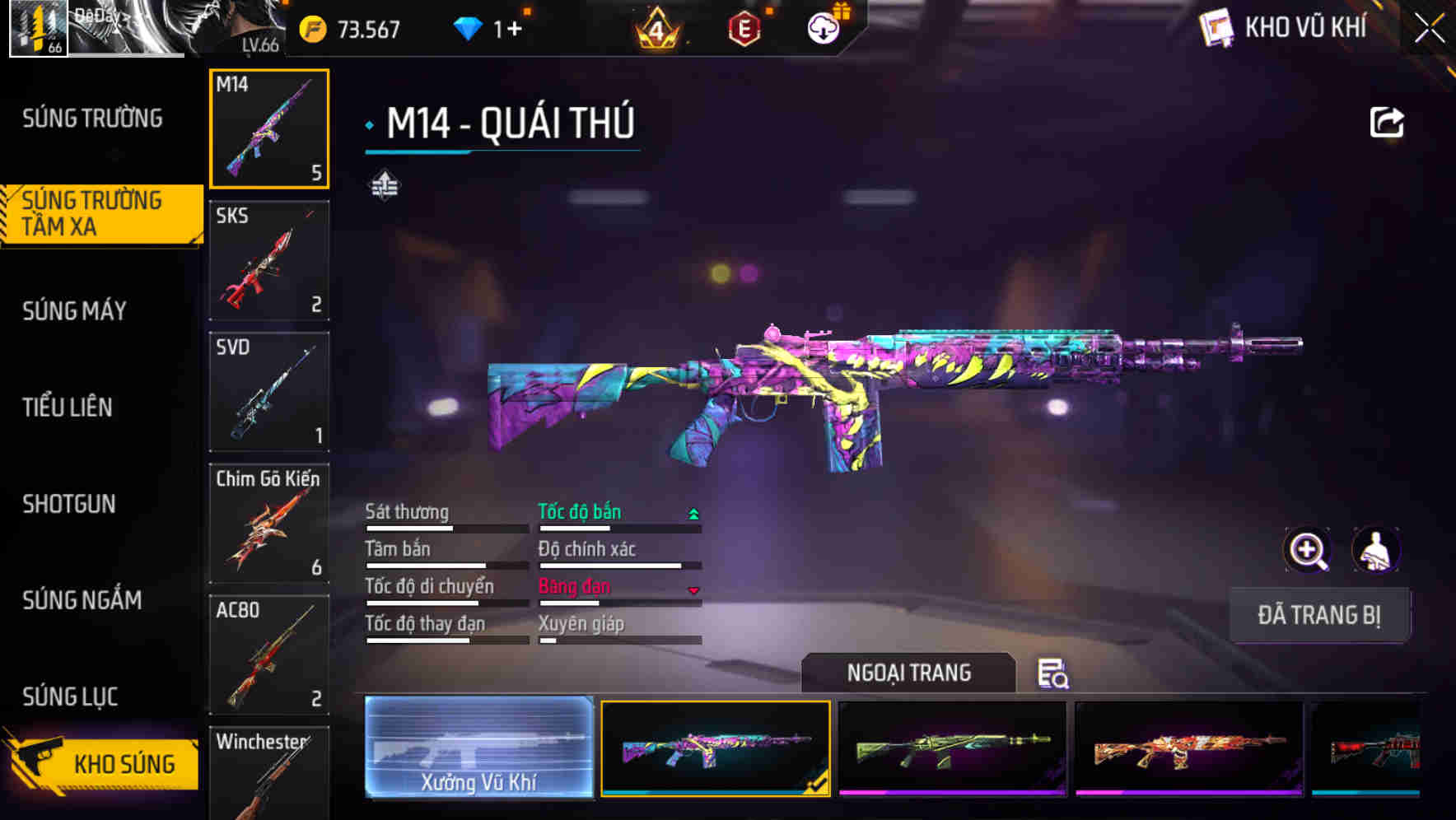Click the gold coin currency icon

[311, 29]
